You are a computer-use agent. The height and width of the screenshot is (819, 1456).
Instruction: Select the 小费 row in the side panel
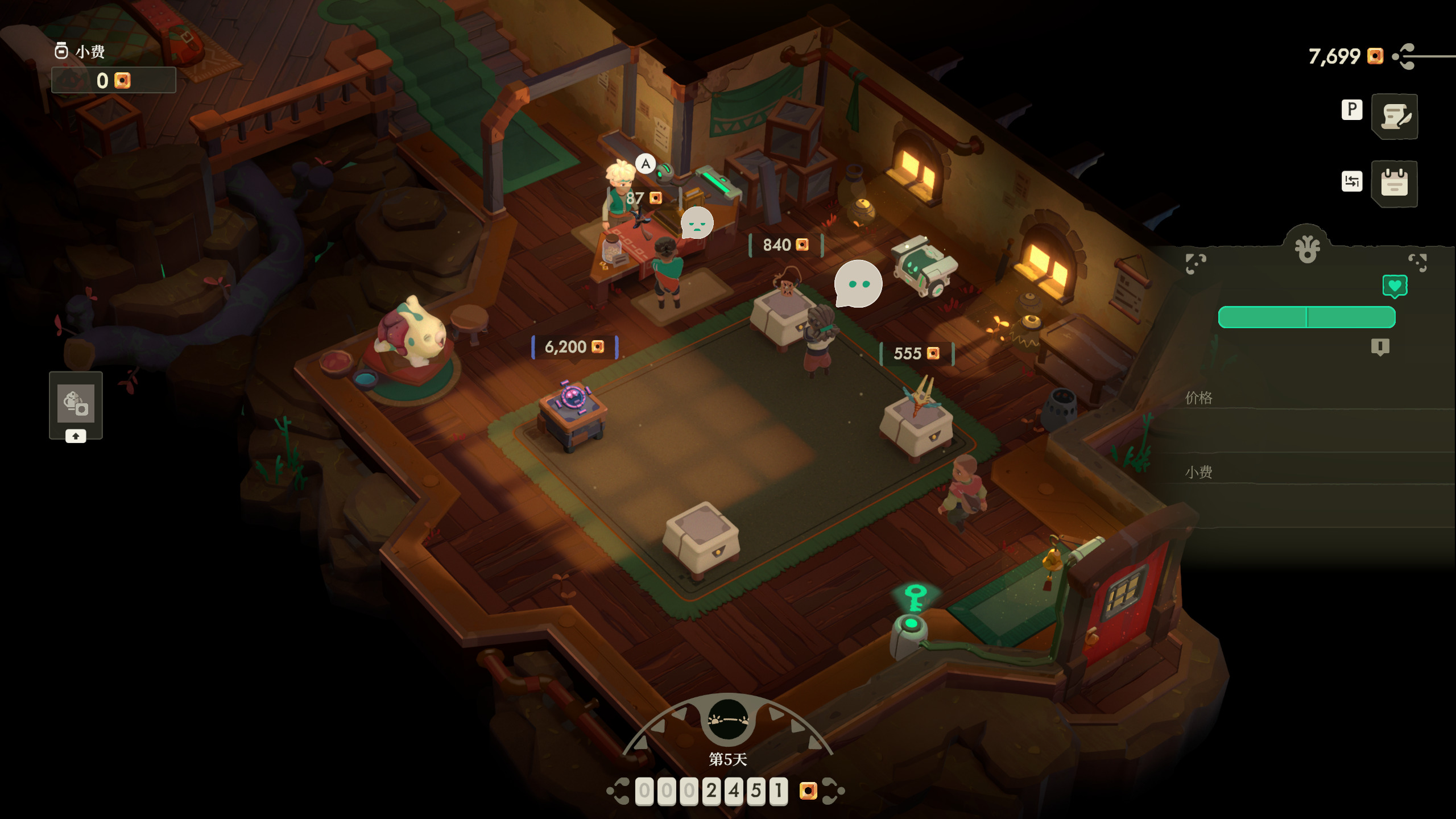tap(1308, 472)
